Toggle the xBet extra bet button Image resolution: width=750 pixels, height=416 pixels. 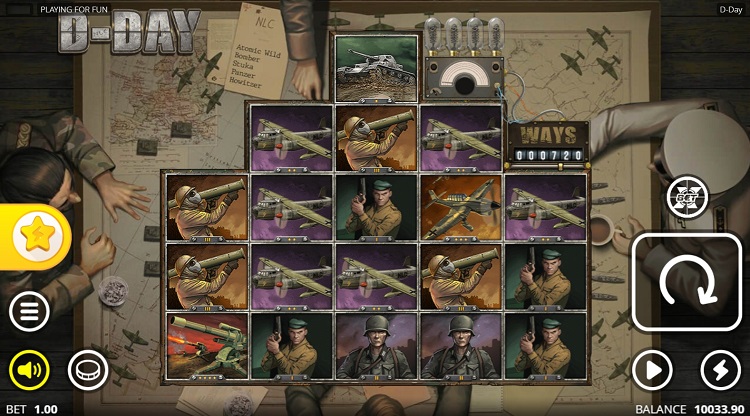click(x=688, y=194)
